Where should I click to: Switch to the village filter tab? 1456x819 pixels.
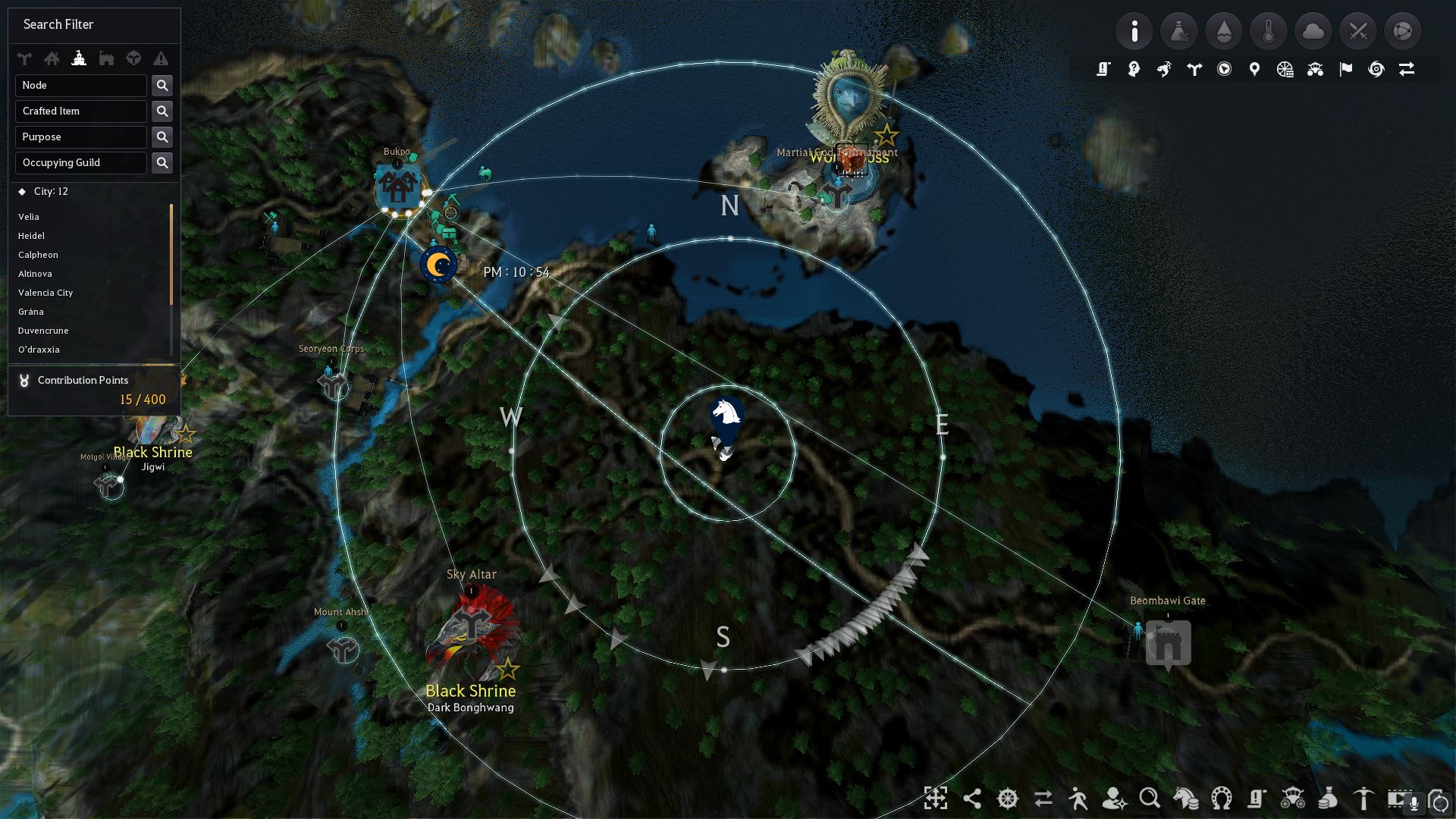[52, 58]
